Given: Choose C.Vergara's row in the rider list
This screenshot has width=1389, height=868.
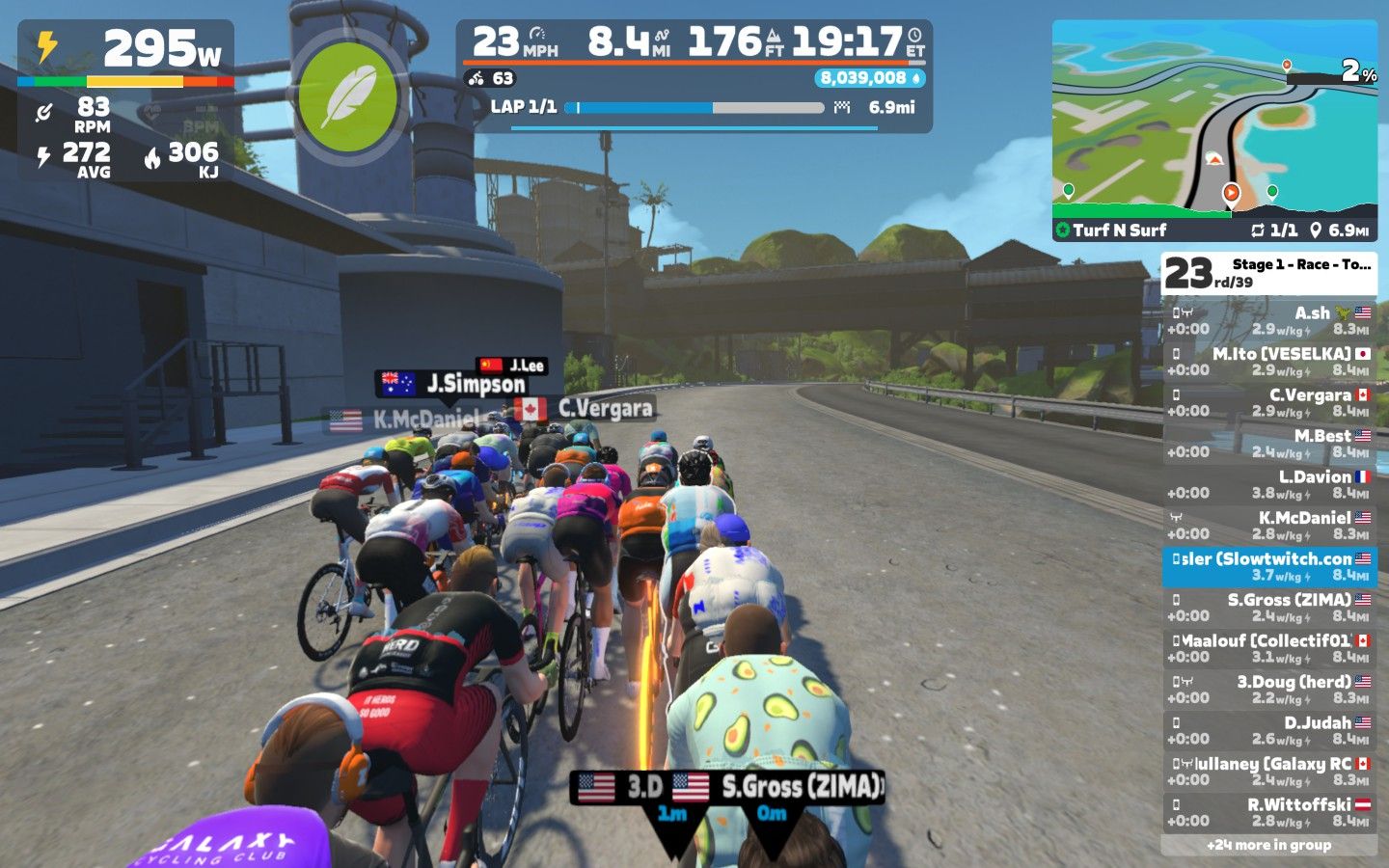Looking at the screenshot, I should tap(1269, 402).
